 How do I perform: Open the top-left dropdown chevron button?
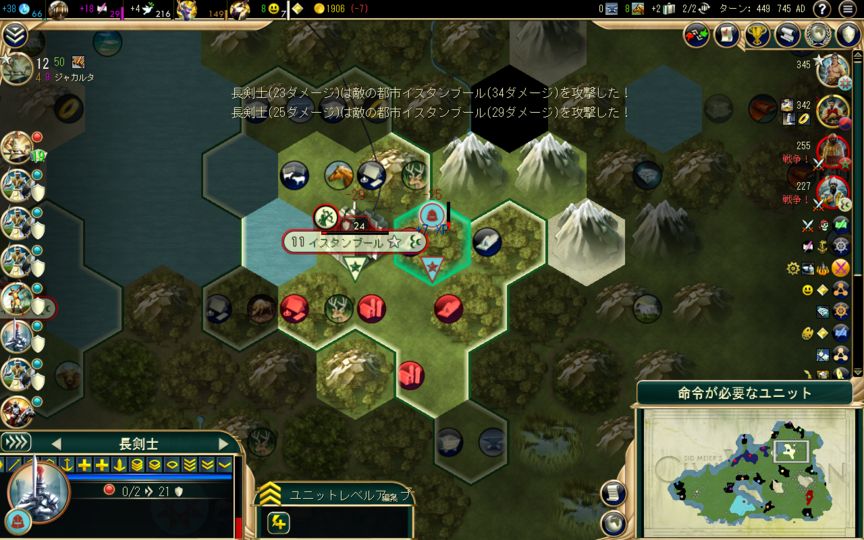click(x=15, y=36)
